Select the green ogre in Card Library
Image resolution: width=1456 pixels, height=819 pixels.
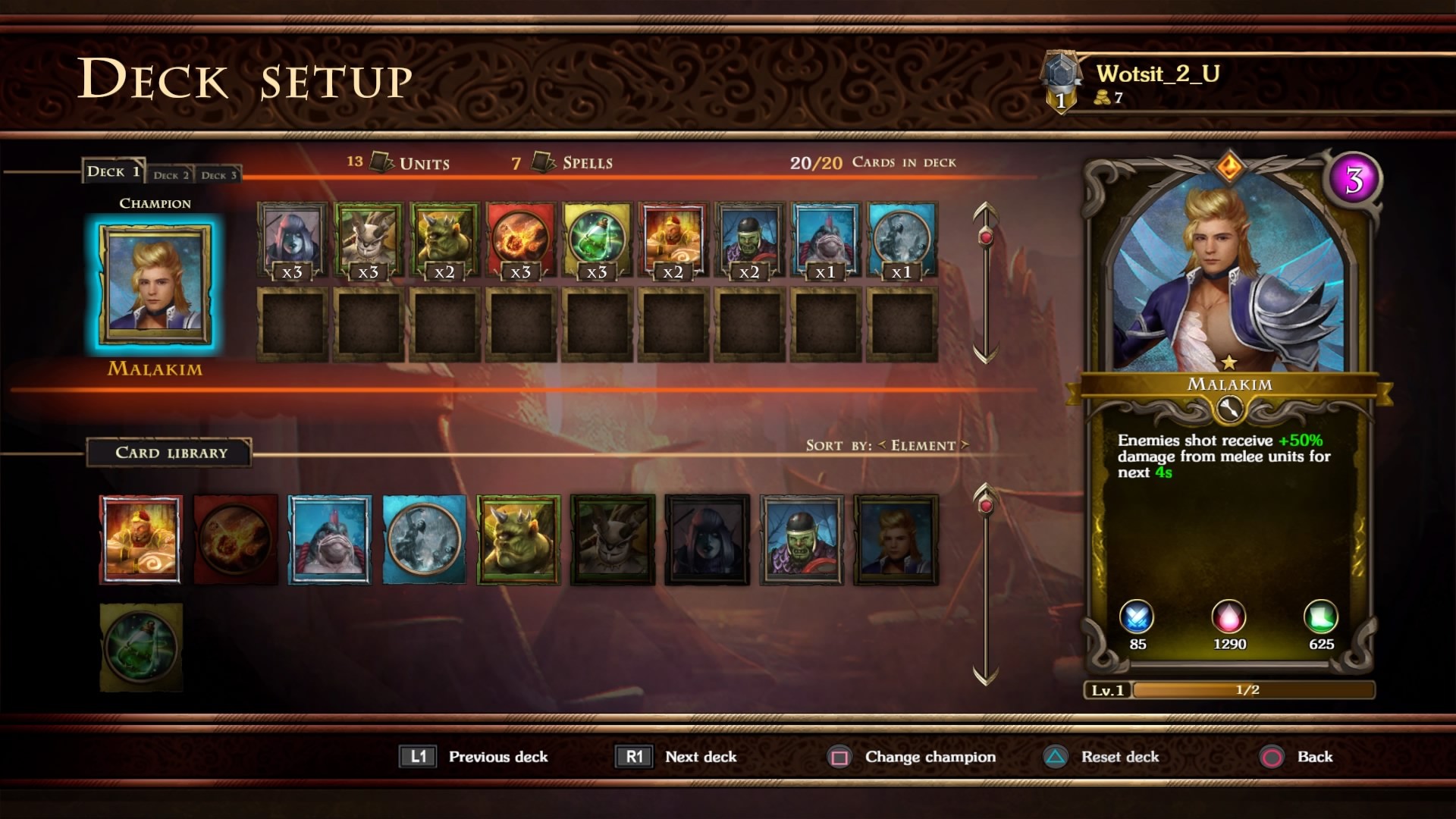click(x=519, y=539)
